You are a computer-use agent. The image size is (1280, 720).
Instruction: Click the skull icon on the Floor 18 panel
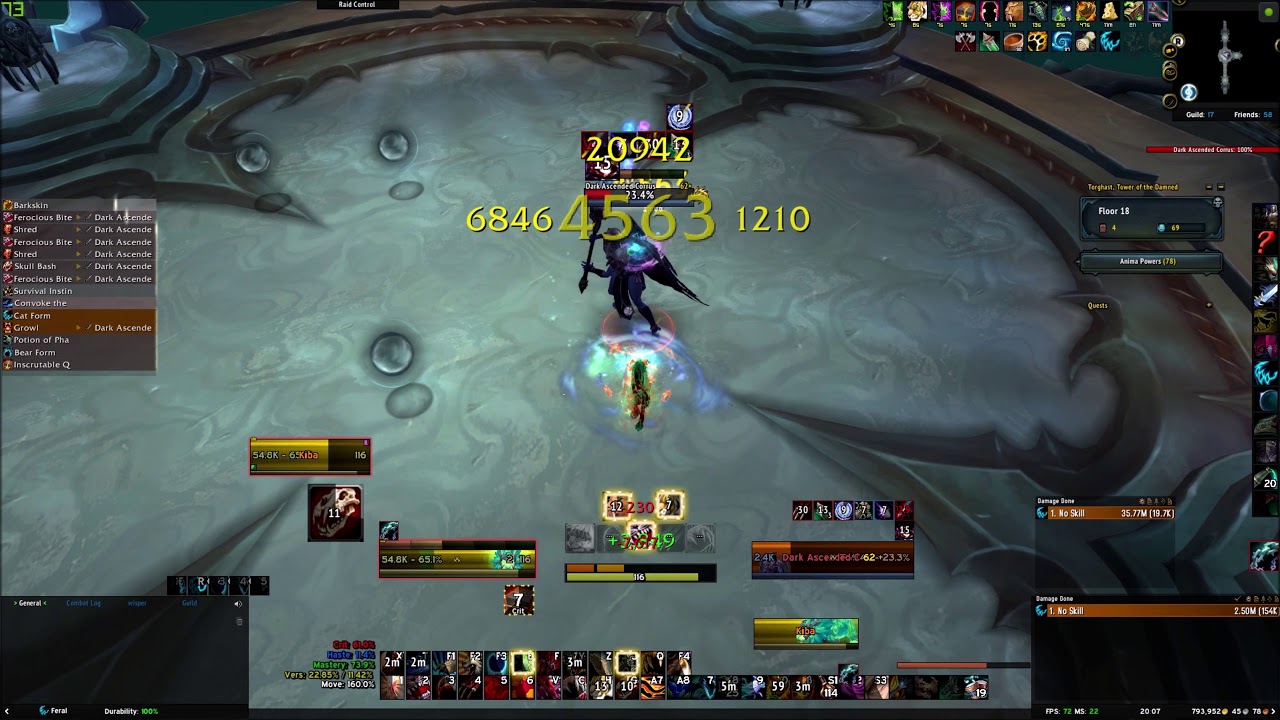1218,200
